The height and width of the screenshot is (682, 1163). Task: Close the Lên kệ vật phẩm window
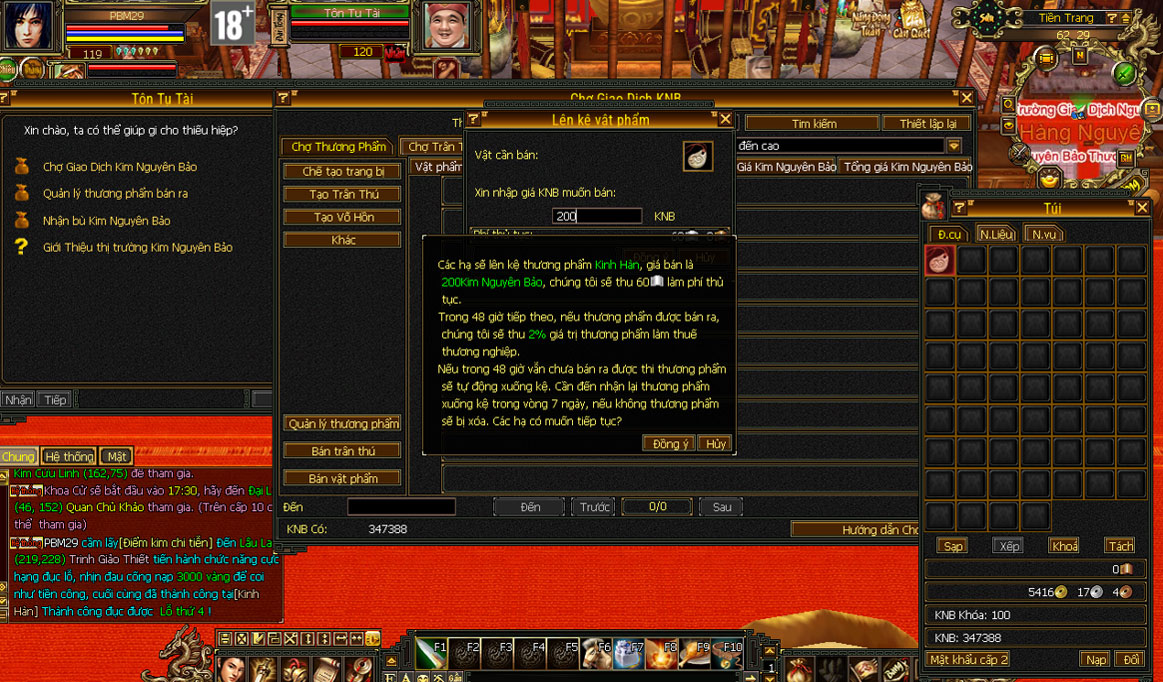click(x=725, y=119)
